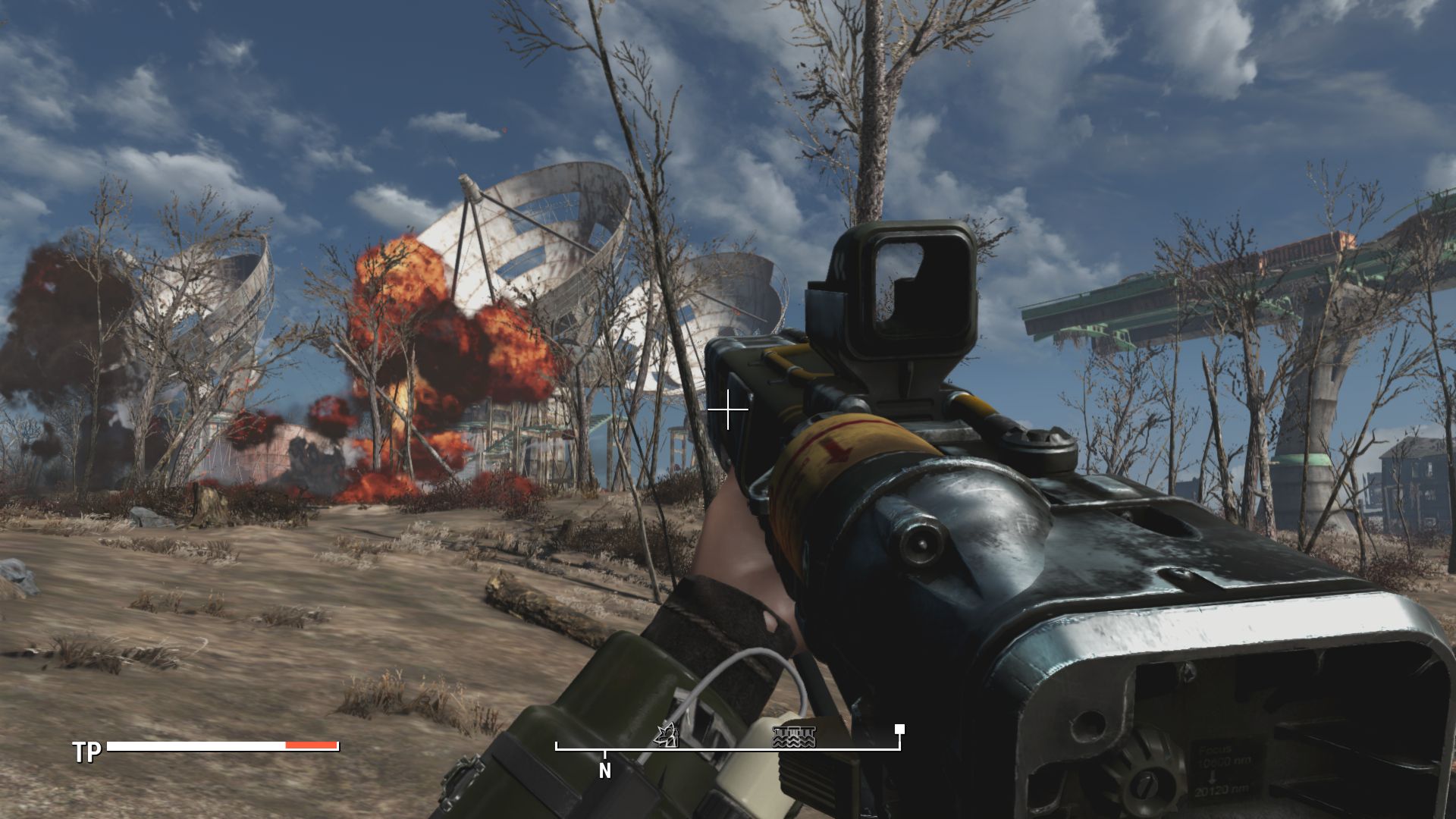Click the bridge-over-water compass marker
This screenshot has width=1456, height=819.
[793, 736]
